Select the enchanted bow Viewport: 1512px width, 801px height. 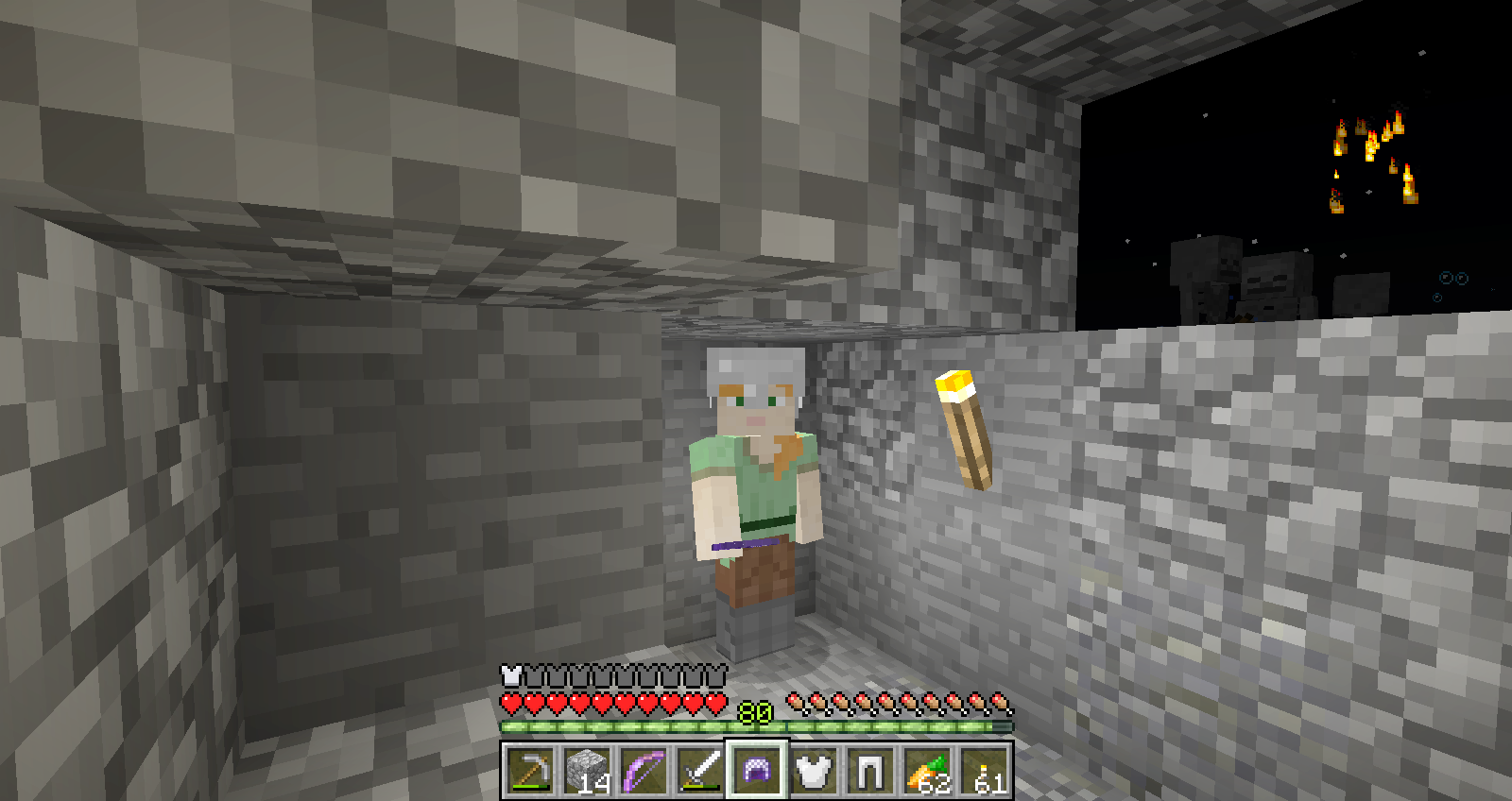coord(643,773)
